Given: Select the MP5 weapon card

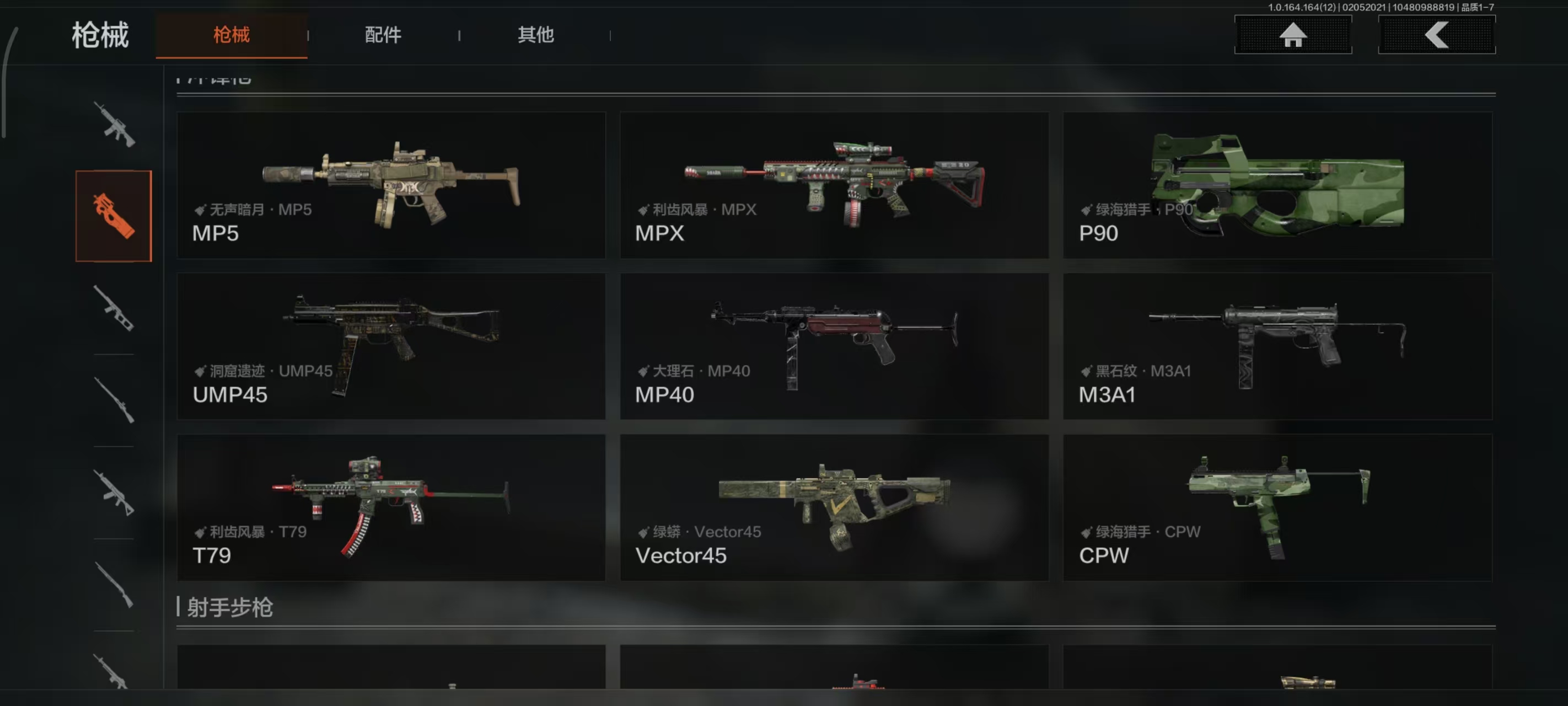Looking at the screenshot, I should click(391, 185).
